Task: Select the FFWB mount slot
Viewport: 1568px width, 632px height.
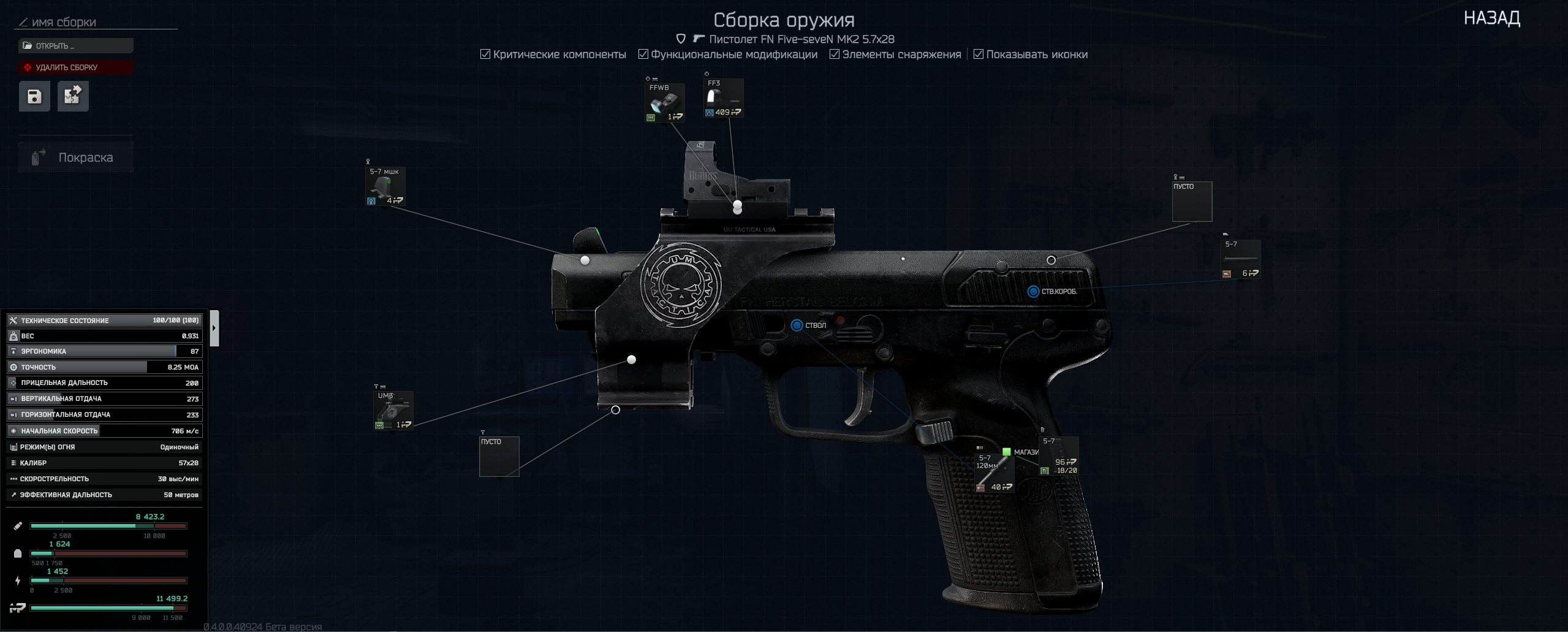Action: pyautogui.click(x=664, y=102)
